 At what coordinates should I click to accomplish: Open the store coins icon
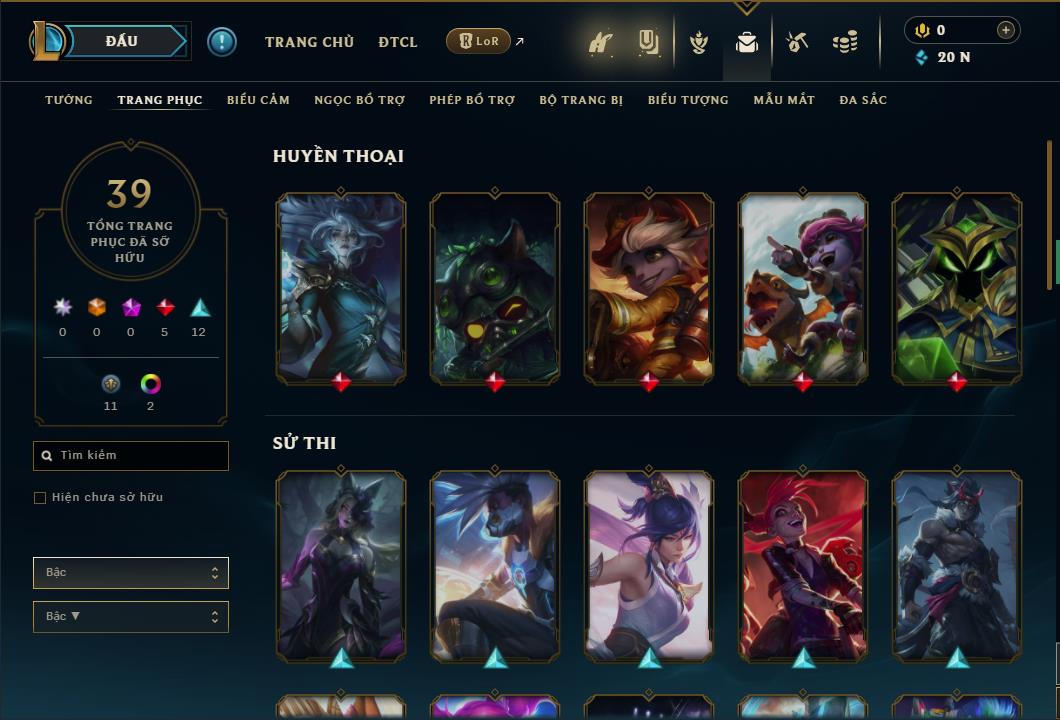[x=845, y=42]
